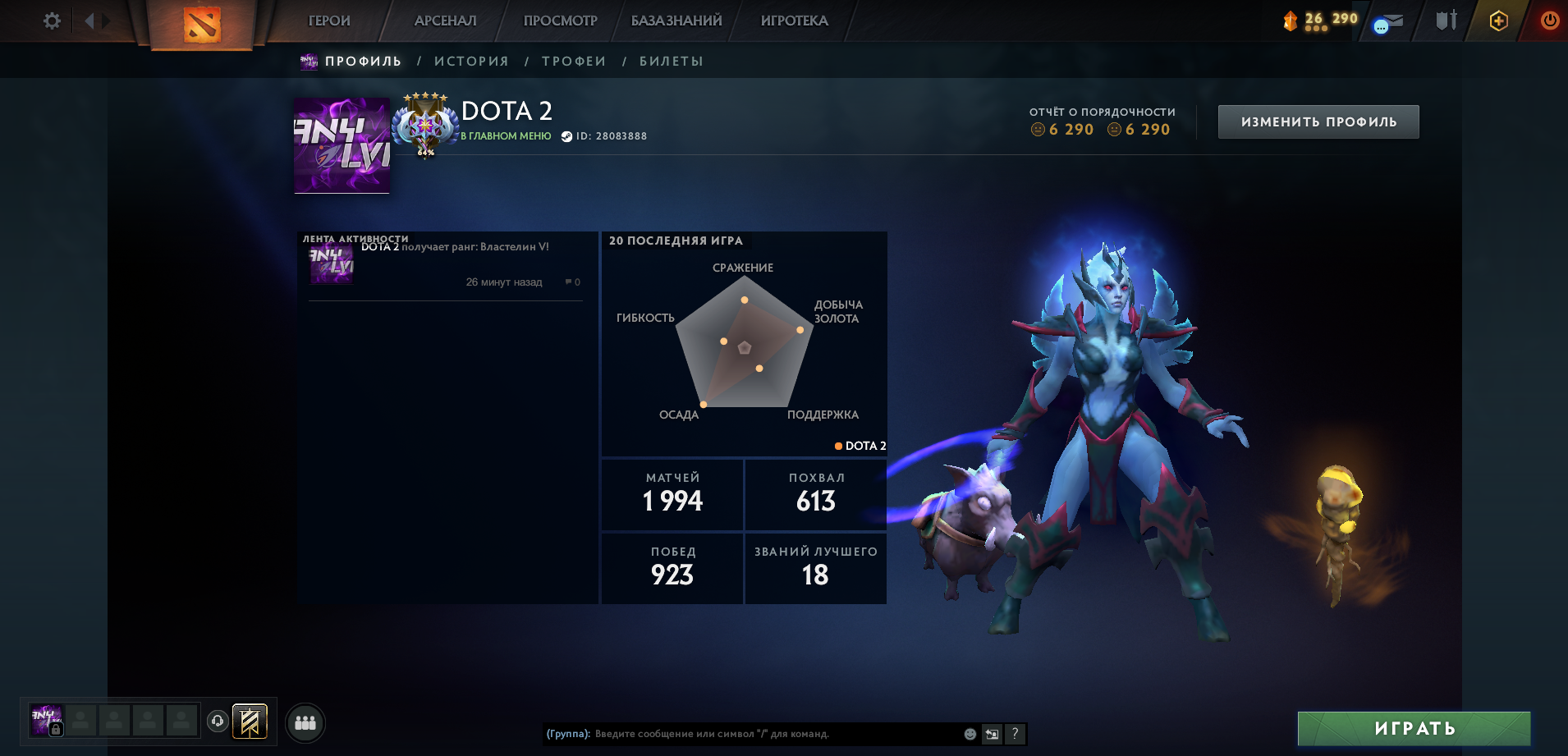
Task: Expand navigation with the left arrow near settings
Action: (93, 21)
